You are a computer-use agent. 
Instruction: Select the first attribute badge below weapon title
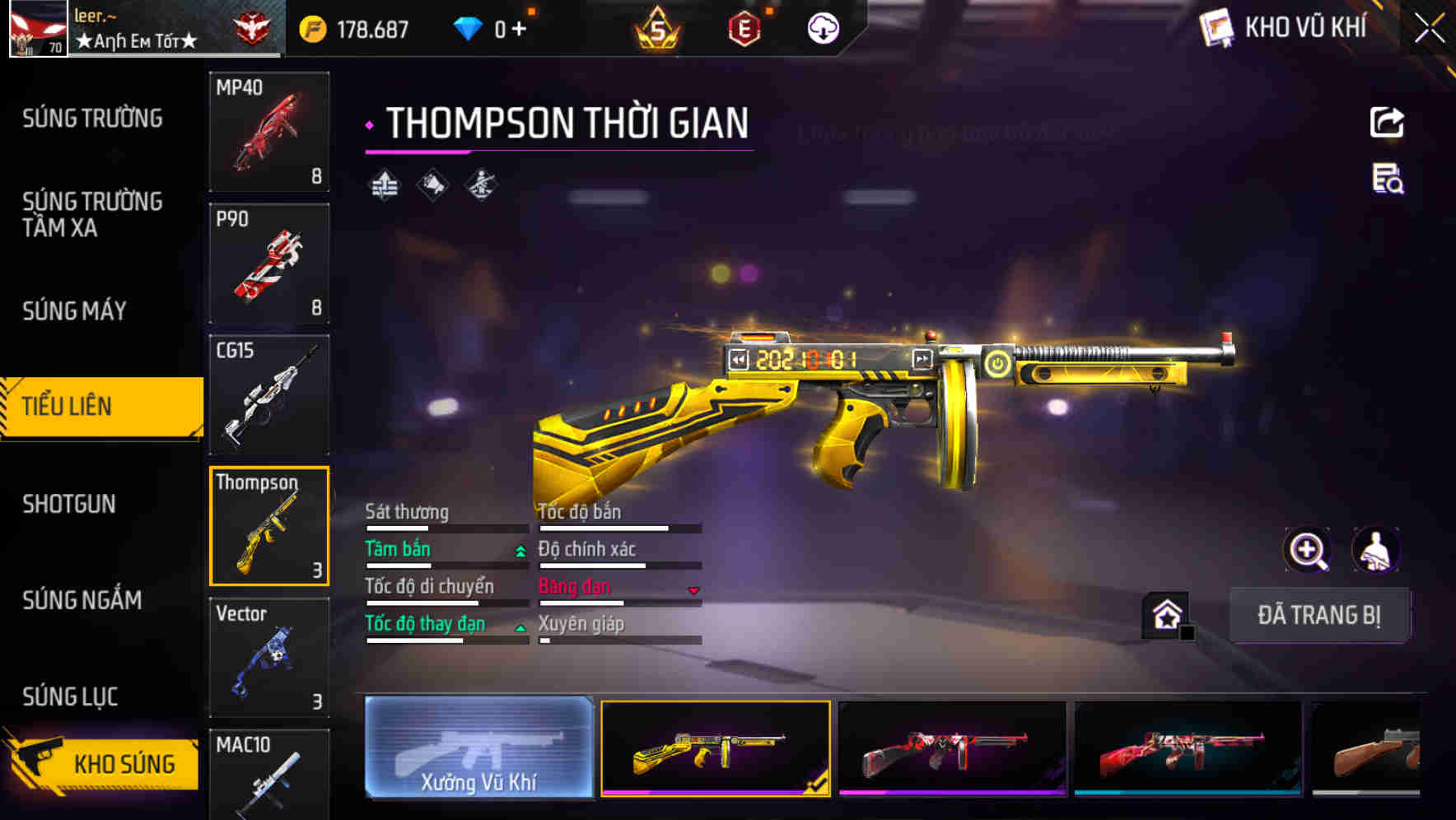point(384,184)
